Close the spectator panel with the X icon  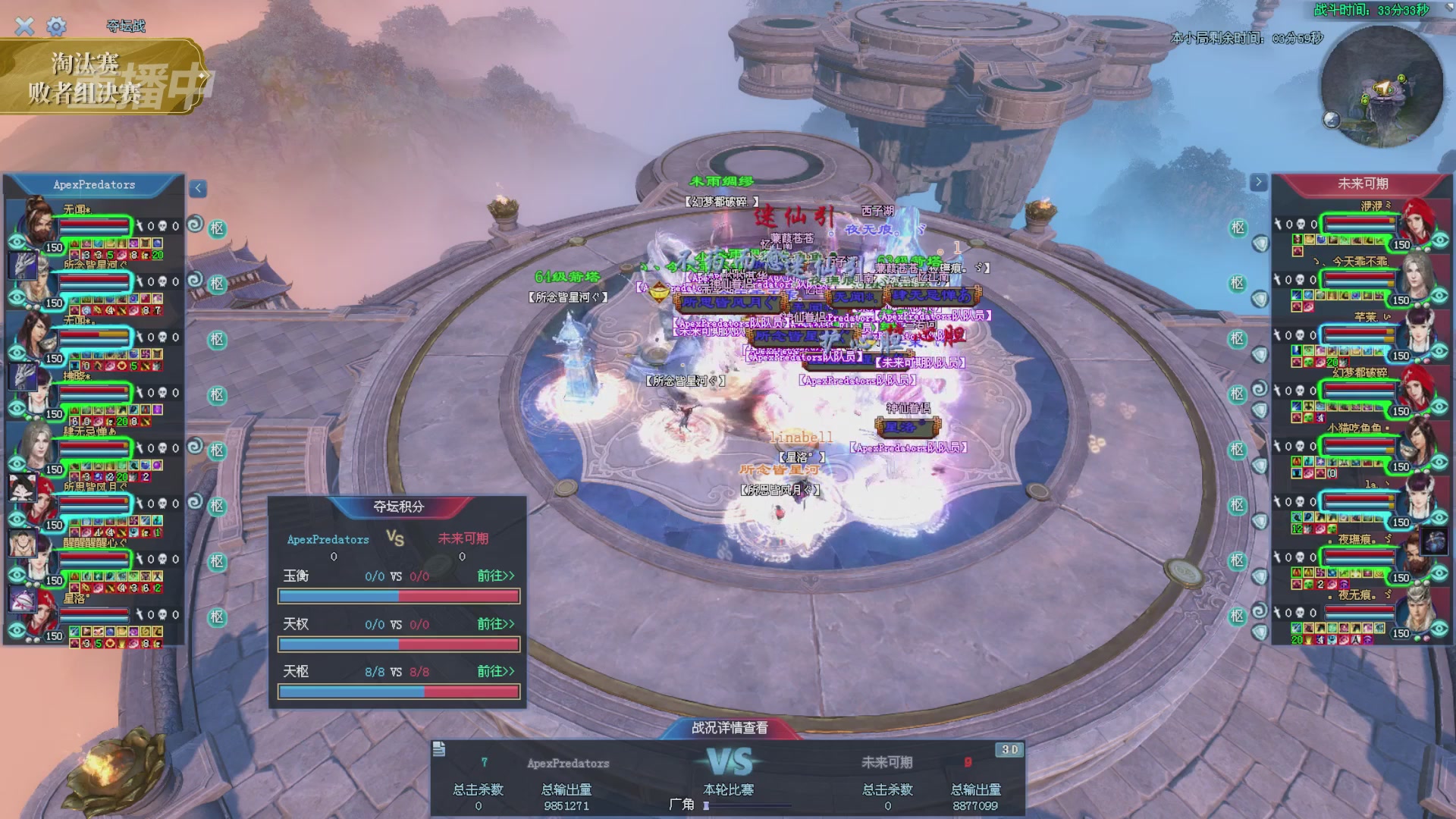(24, 27)
